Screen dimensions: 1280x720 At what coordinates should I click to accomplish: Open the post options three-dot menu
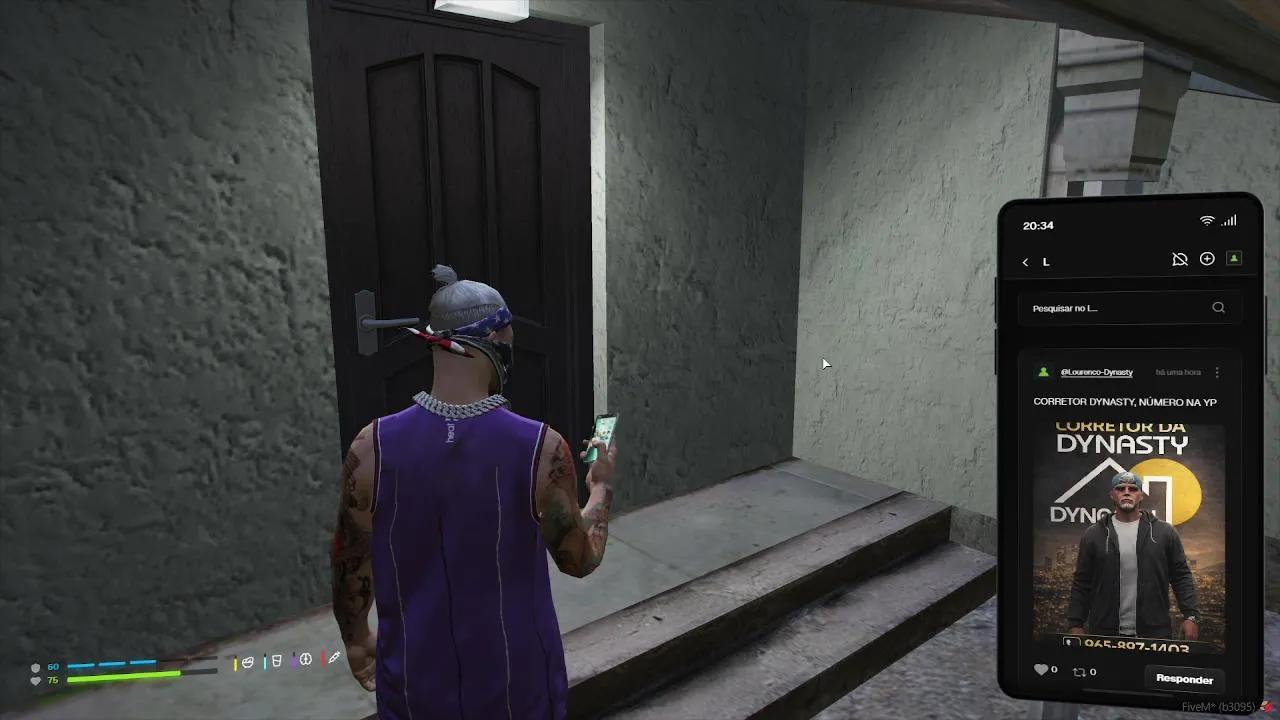pyautogui.click(x=1217, y=372)
